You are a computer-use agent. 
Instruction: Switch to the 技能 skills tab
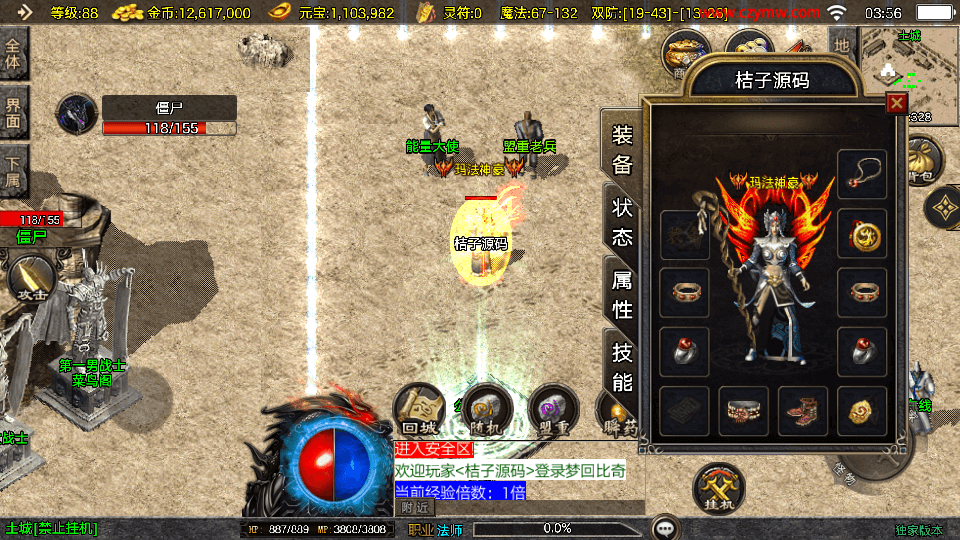tap(622, 366)
